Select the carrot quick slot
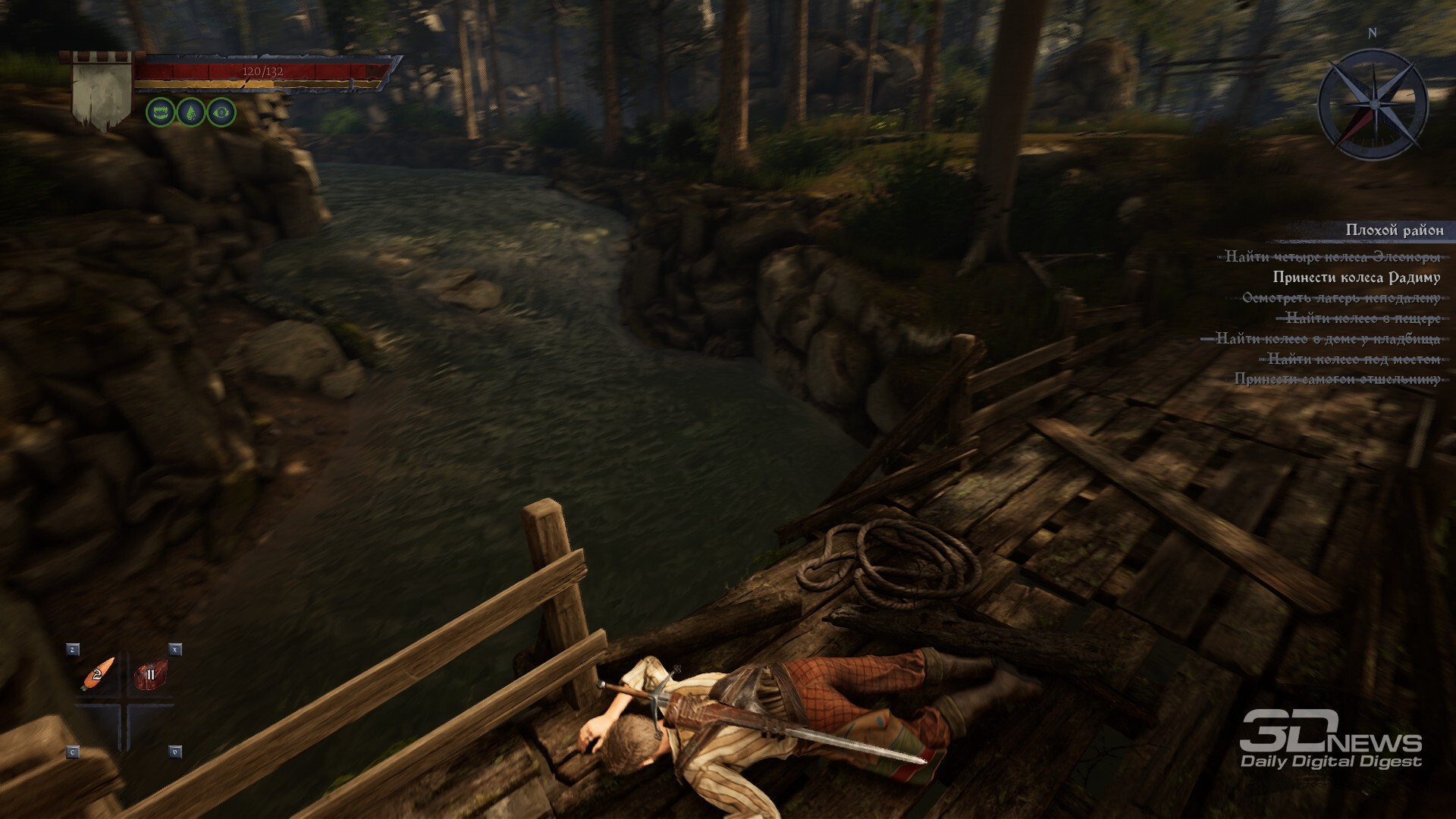Image resolution: width=1456 pixels, height=819 pixels. point(99,673)
